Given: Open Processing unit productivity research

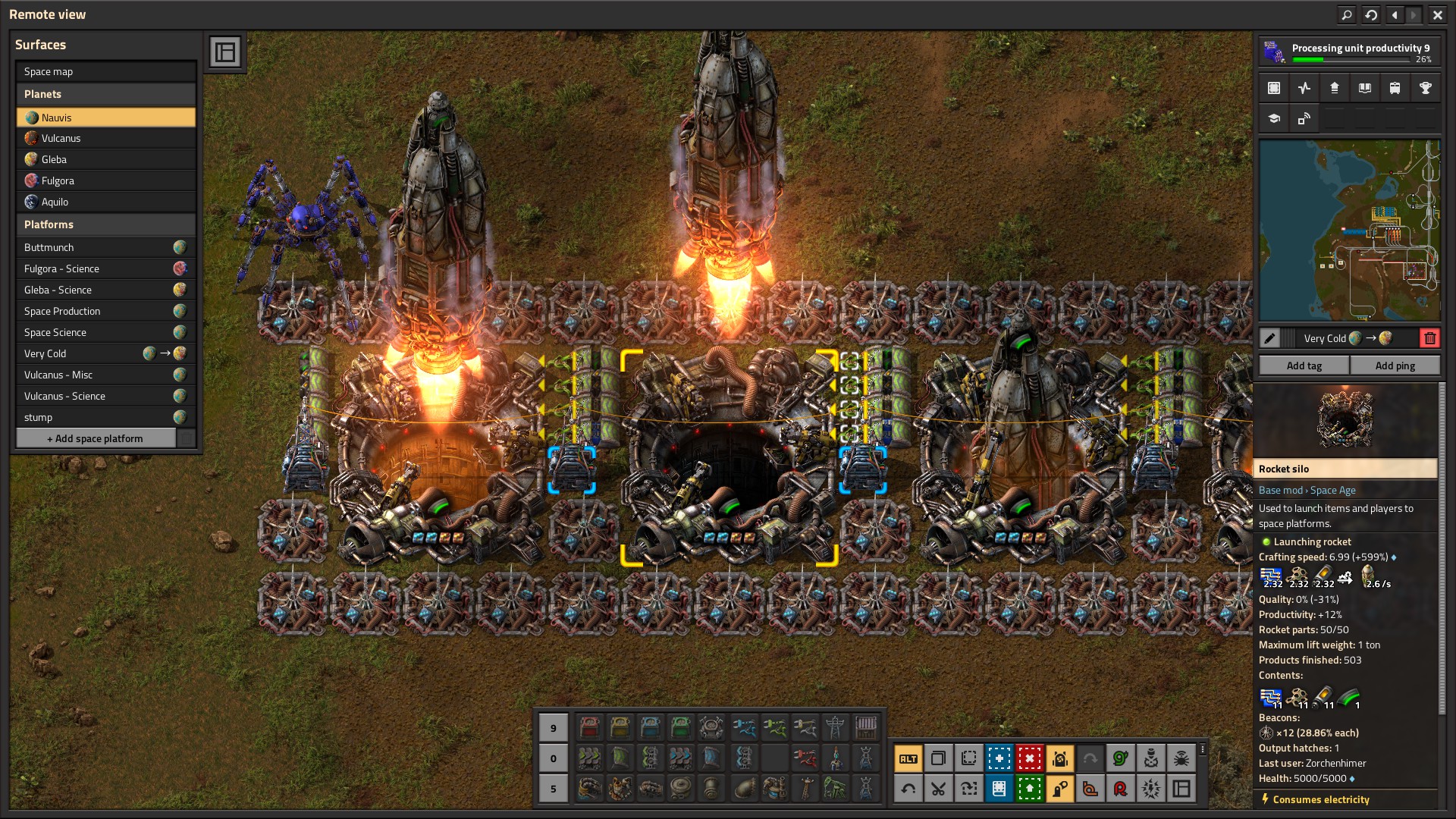Looking at the screenshot, I should pyautogui.click(x=1349, y=52).
